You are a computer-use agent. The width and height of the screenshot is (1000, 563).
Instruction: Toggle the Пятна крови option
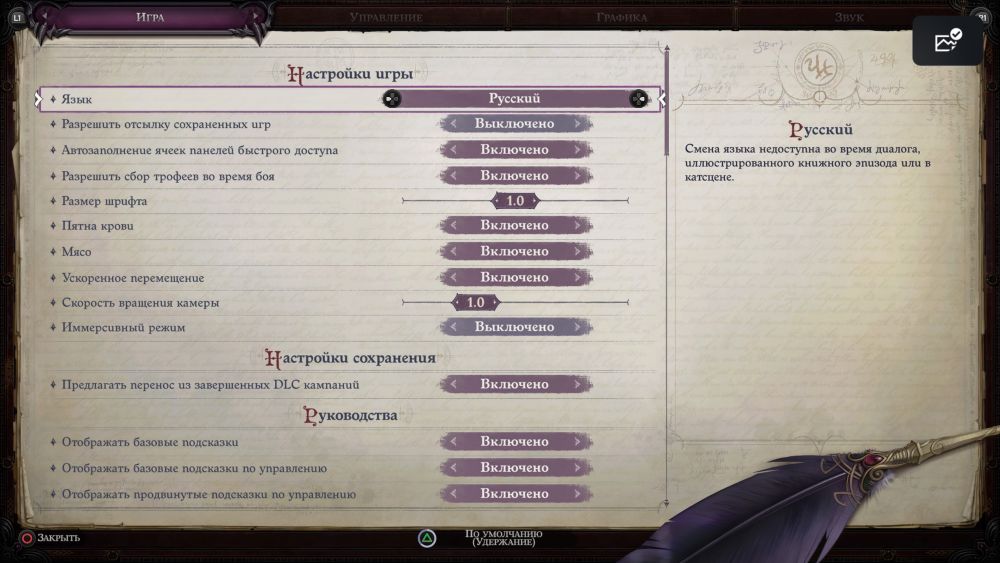click(515, 226)
